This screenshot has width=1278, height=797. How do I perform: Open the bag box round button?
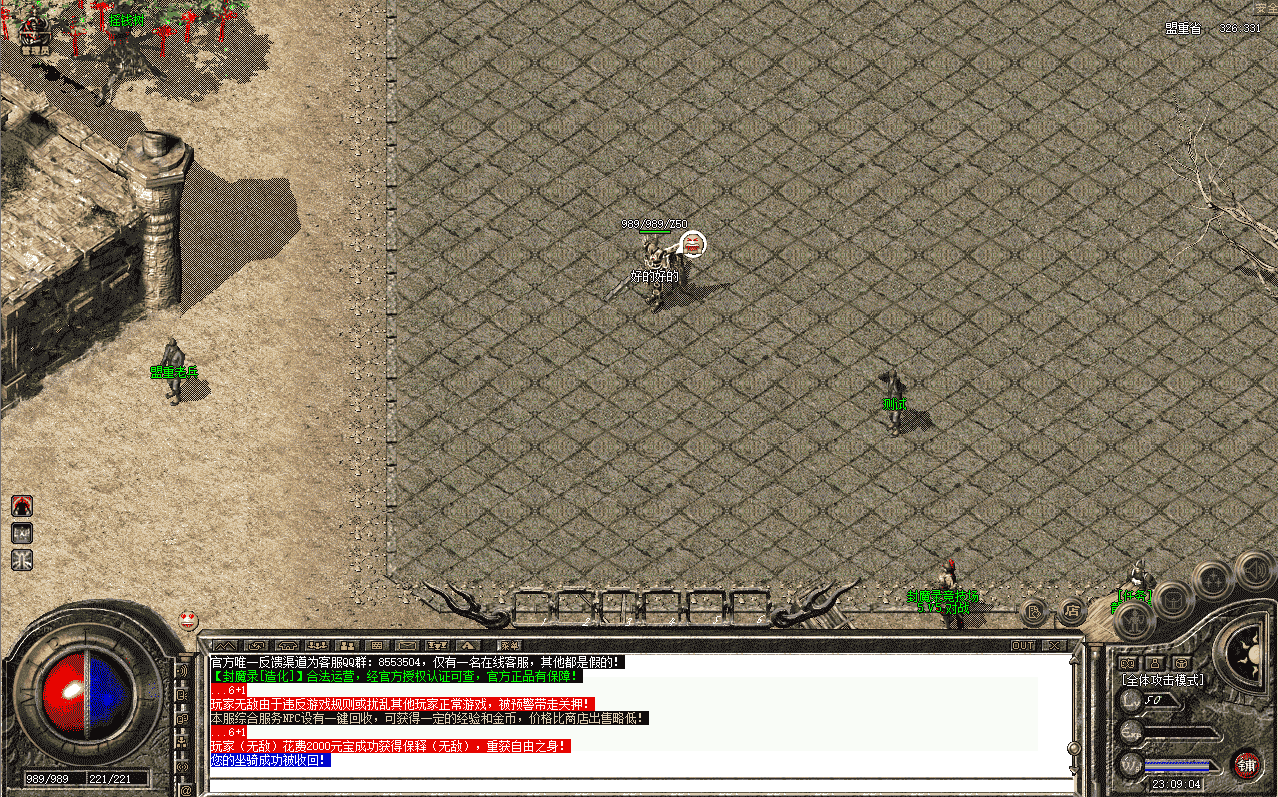click(1174, 600)
